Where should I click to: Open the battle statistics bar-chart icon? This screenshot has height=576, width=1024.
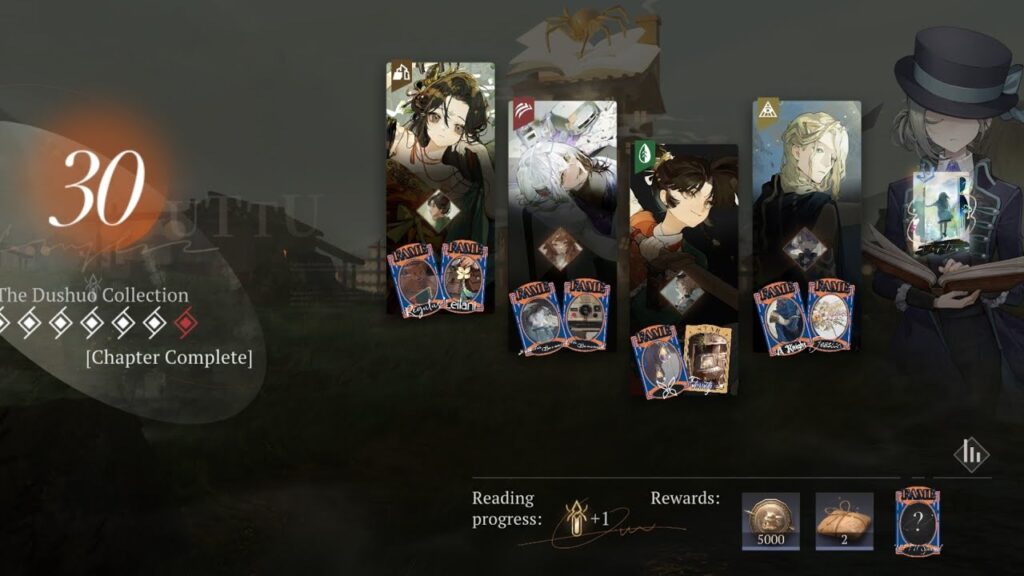point(970,455)
